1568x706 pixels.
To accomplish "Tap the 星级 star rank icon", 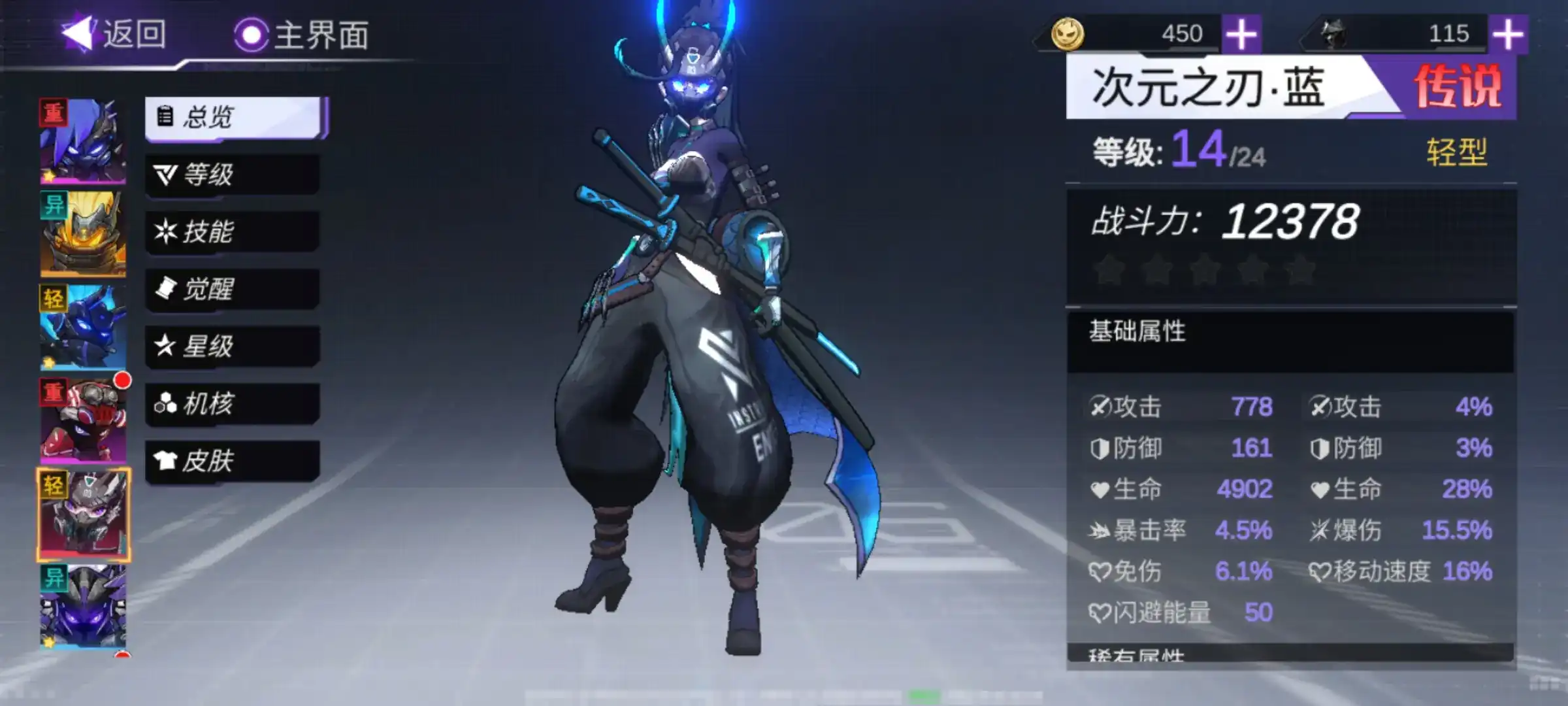I will pyautogui.click(x=166, y=346).
